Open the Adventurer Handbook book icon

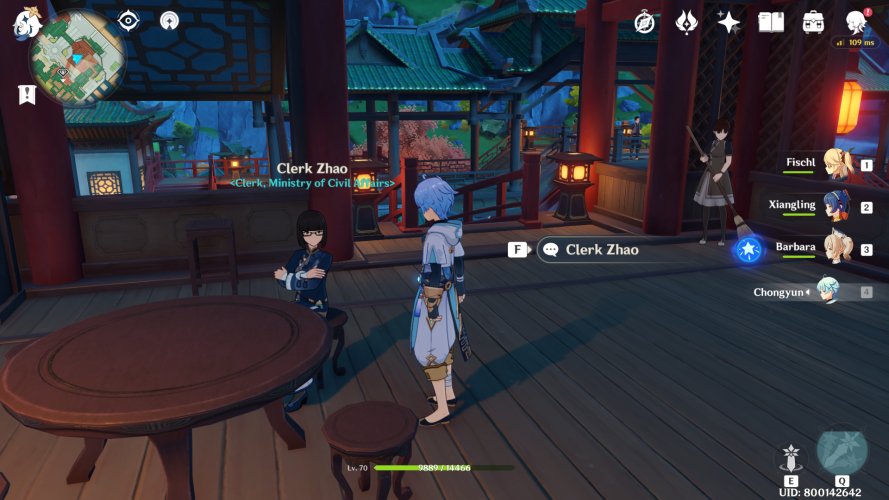click(771, 22)
